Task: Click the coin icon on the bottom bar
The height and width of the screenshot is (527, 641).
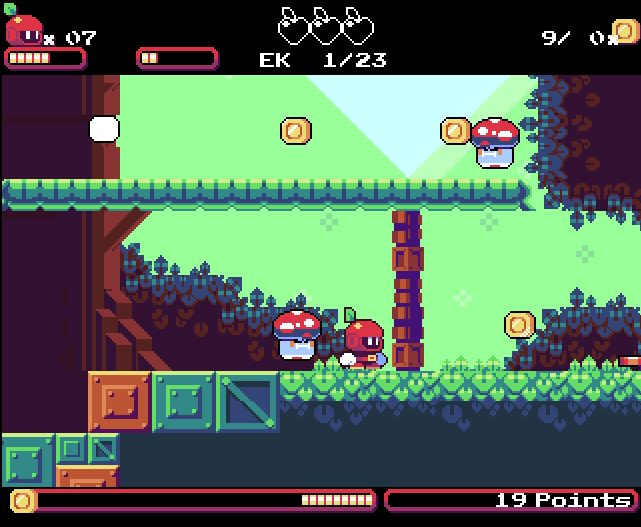Action: click(23, 500)
